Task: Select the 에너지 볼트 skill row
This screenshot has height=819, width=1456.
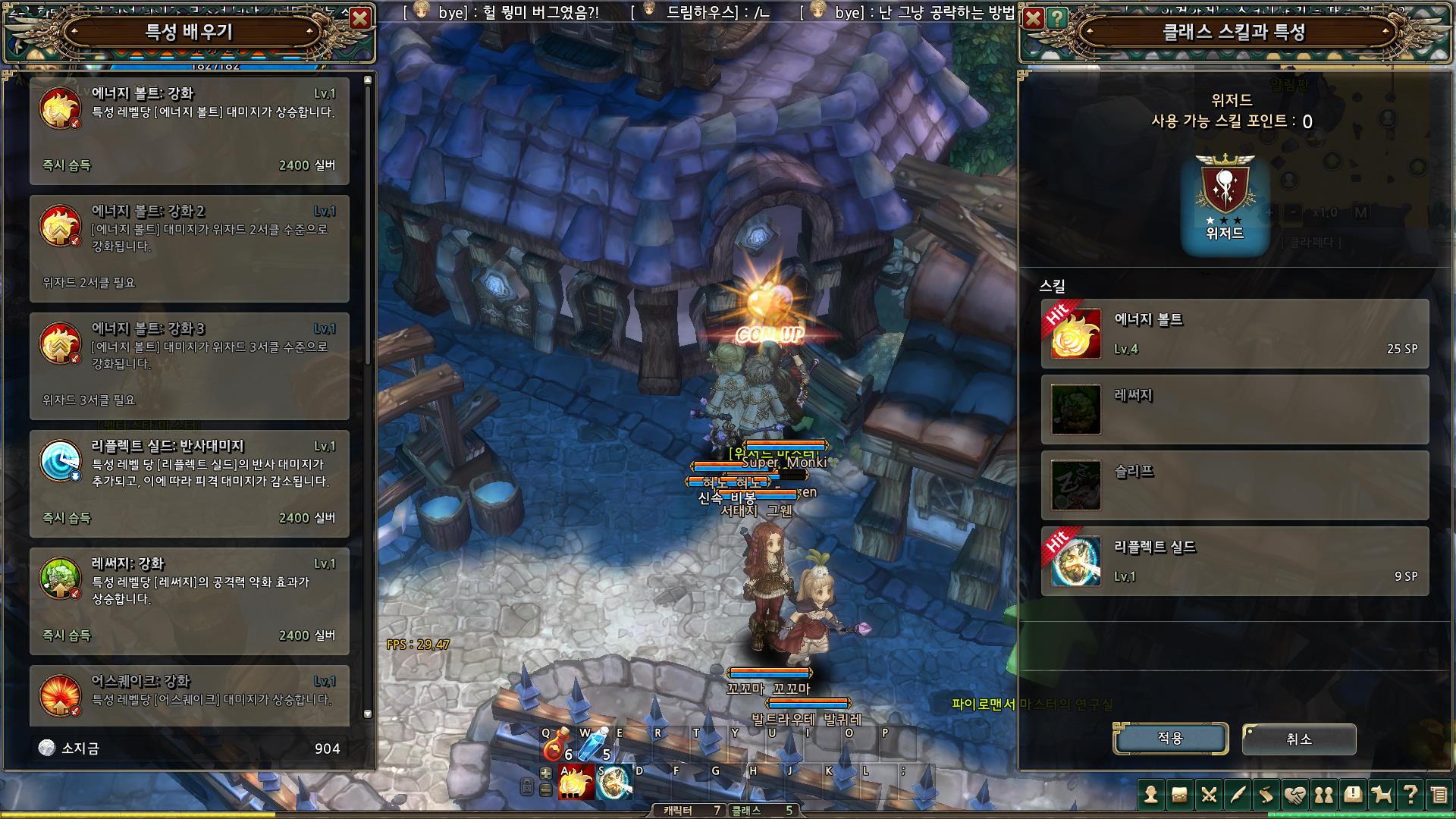Action: pos(1235,334)
